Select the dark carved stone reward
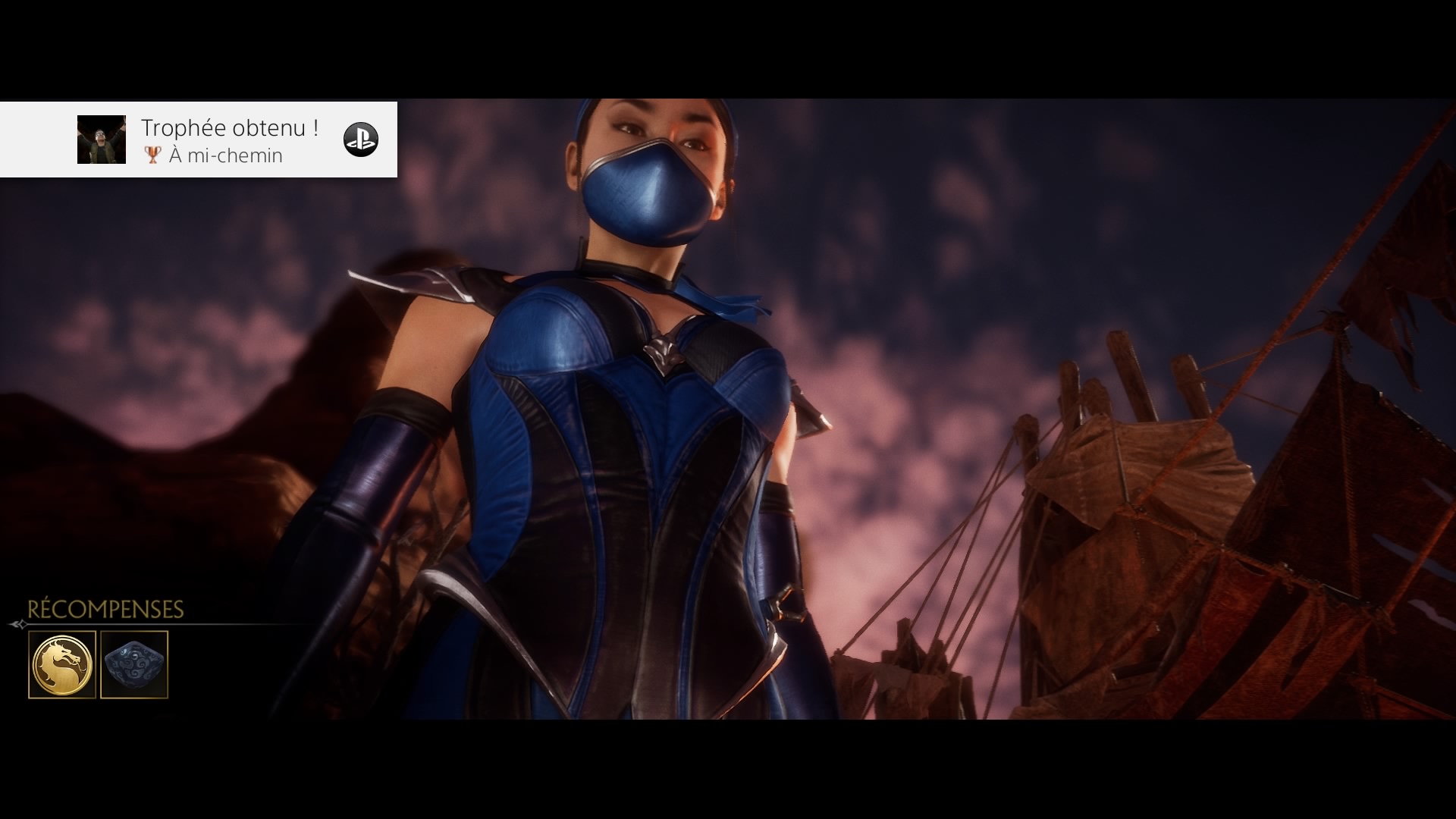 (134, 664)
